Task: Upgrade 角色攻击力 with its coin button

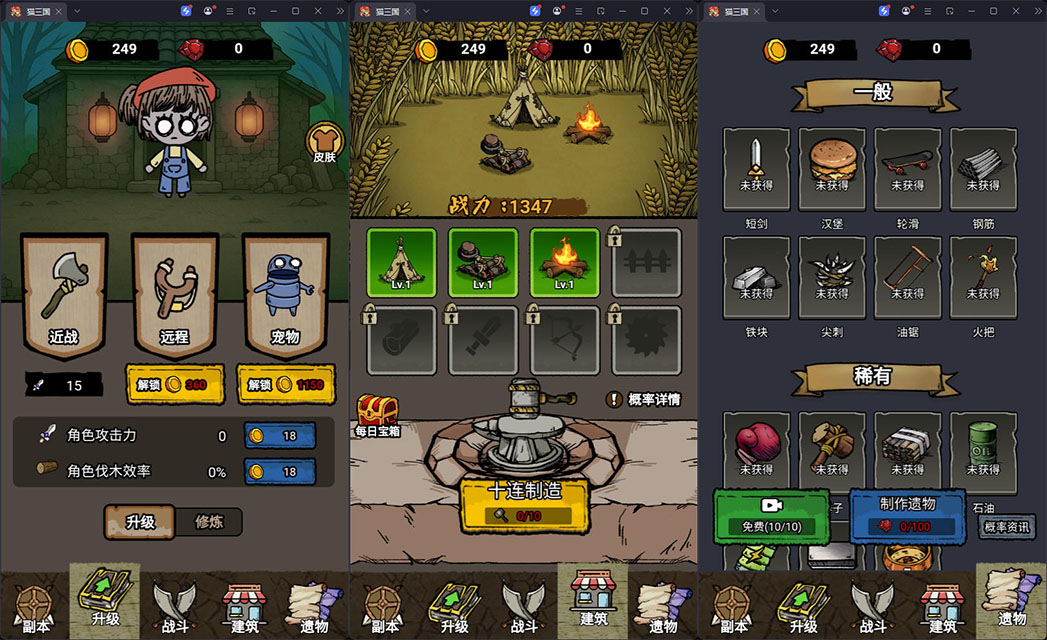Action: (279, 435)
